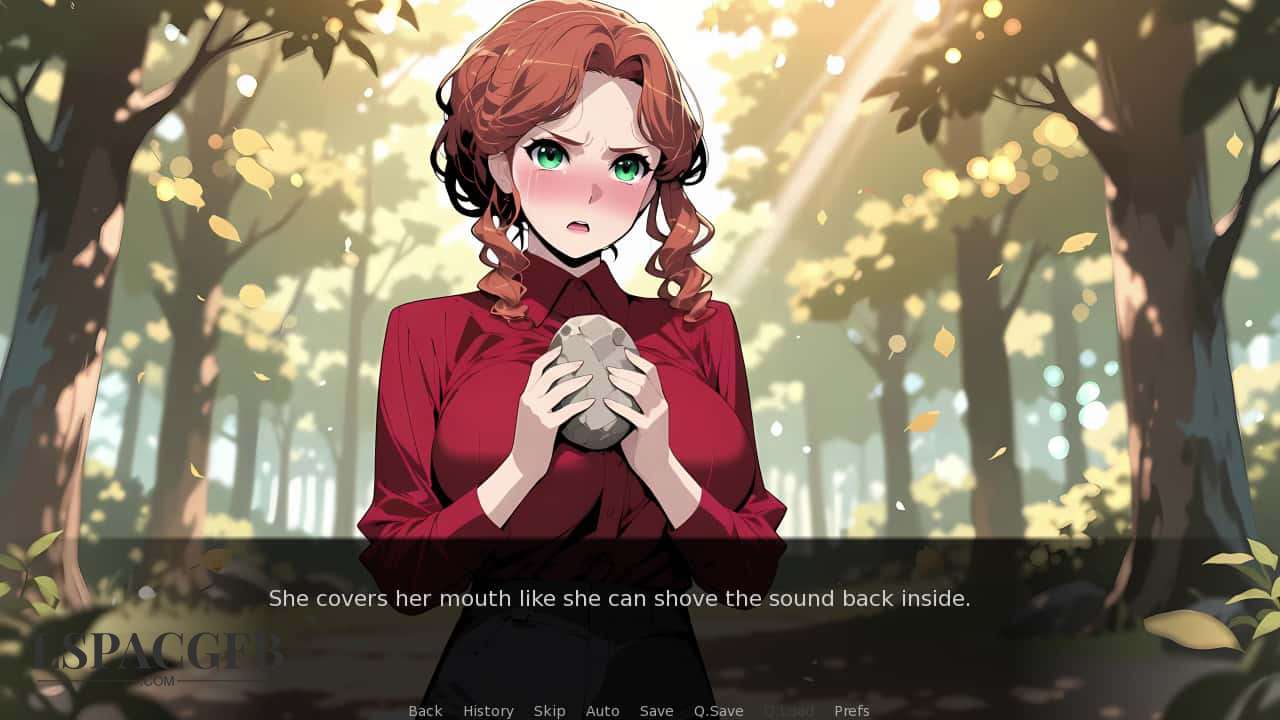Viewport: 1280px width, 720px height.
Task: Enable Skip mode
Action: click(x=549, y=710)
